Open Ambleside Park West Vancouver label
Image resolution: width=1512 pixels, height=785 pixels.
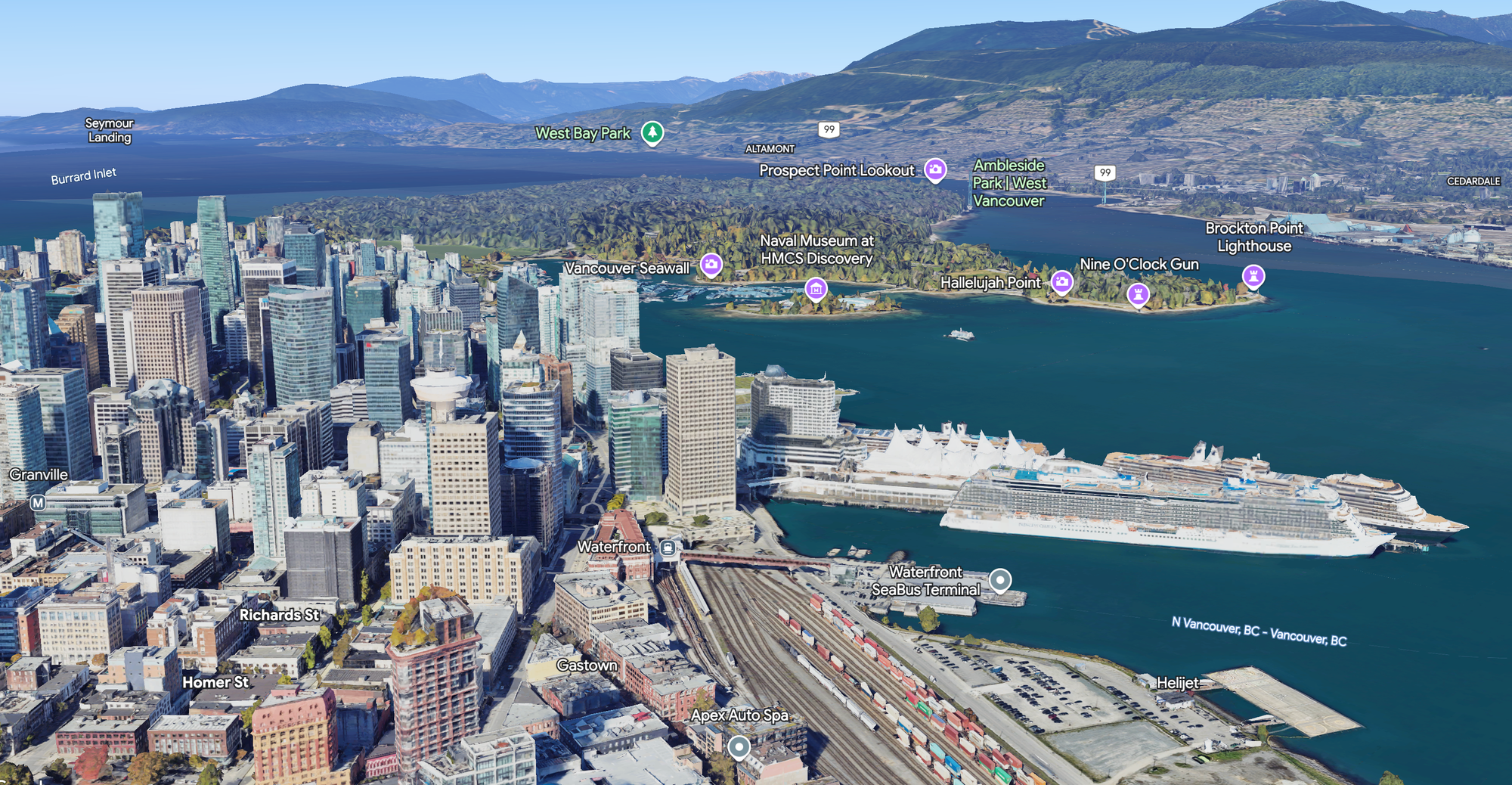(1009, 183)
